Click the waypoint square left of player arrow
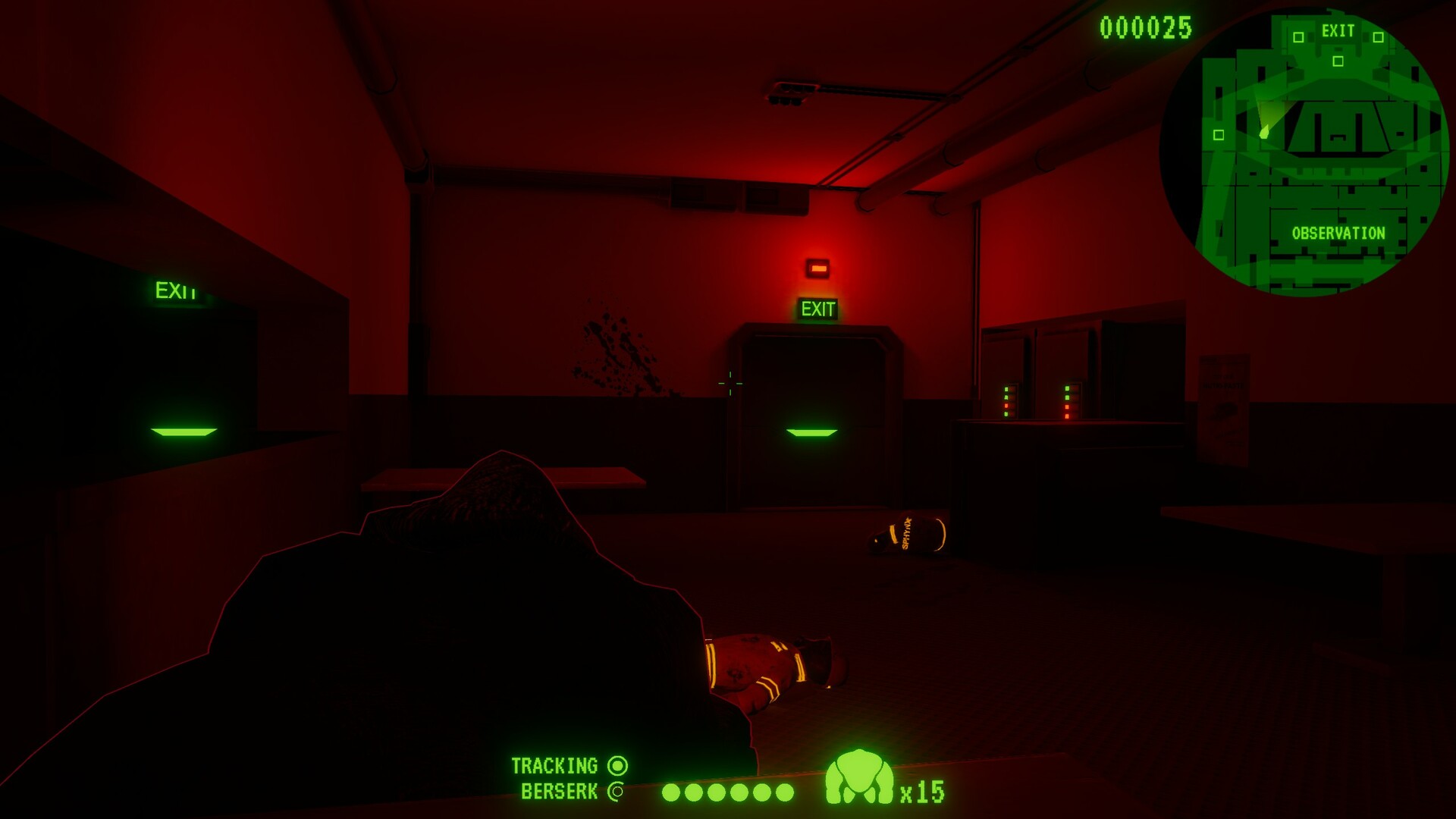Image resolution: width=1456 pixels, height=819 pixels. [x=1220, y=136]
